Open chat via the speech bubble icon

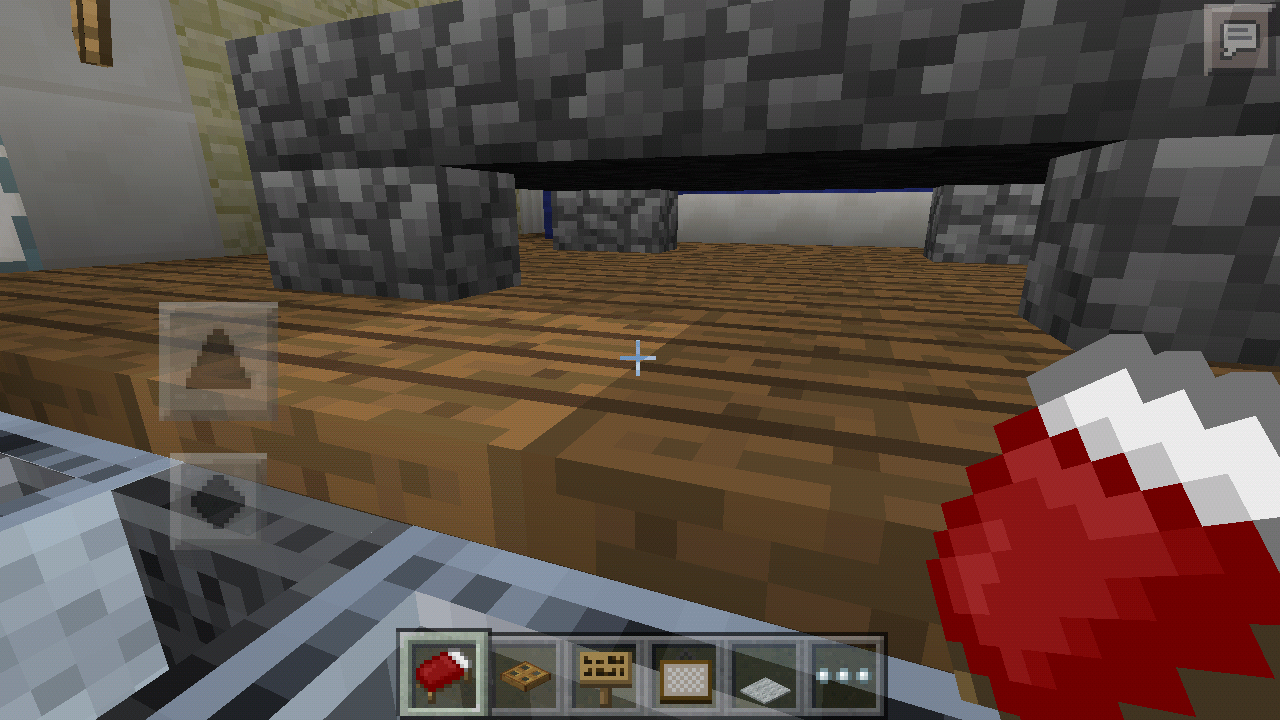(x=1239, y=40)
